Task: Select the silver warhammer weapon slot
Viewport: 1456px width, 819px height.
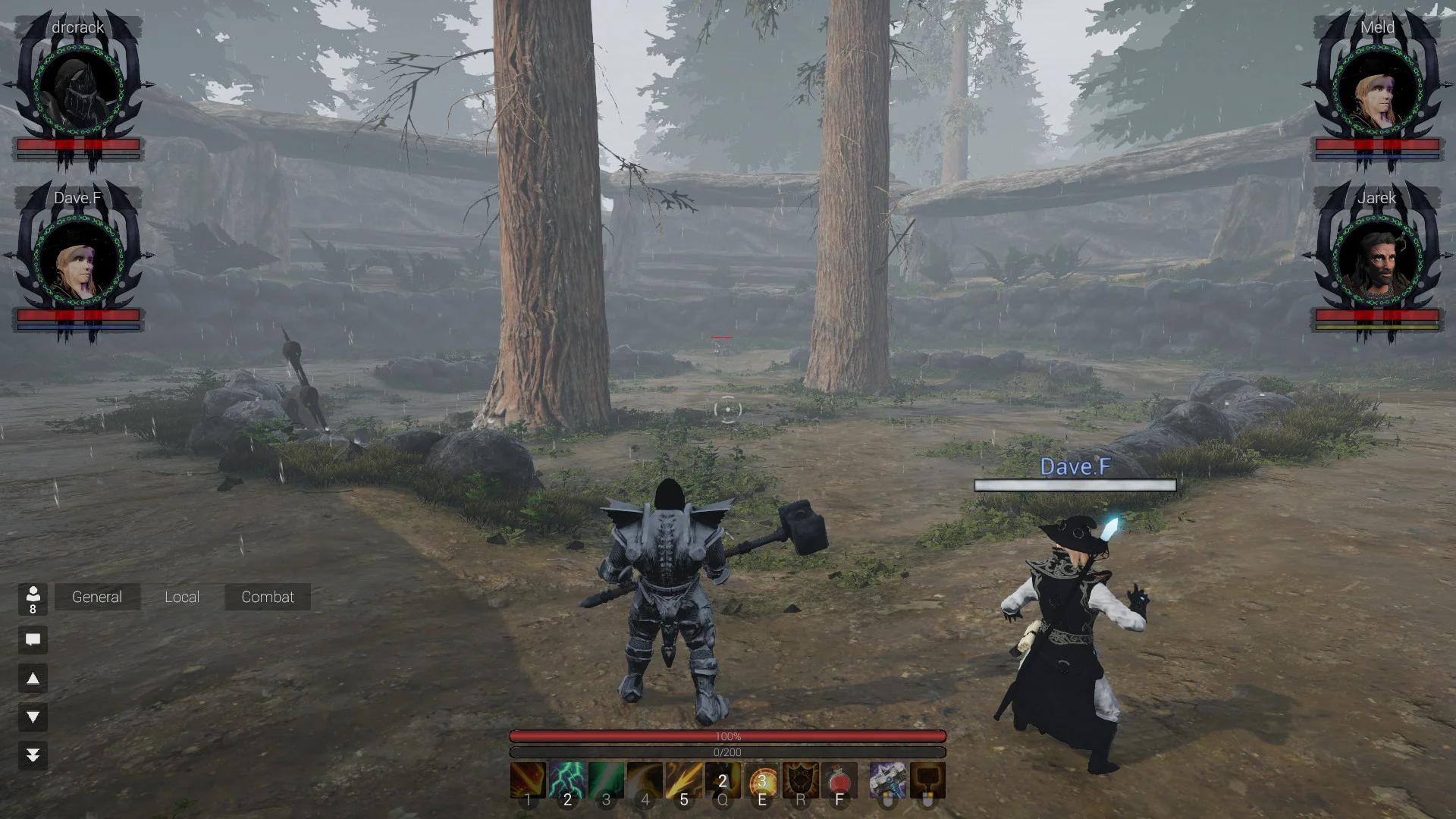Action: tap(888, 780)
